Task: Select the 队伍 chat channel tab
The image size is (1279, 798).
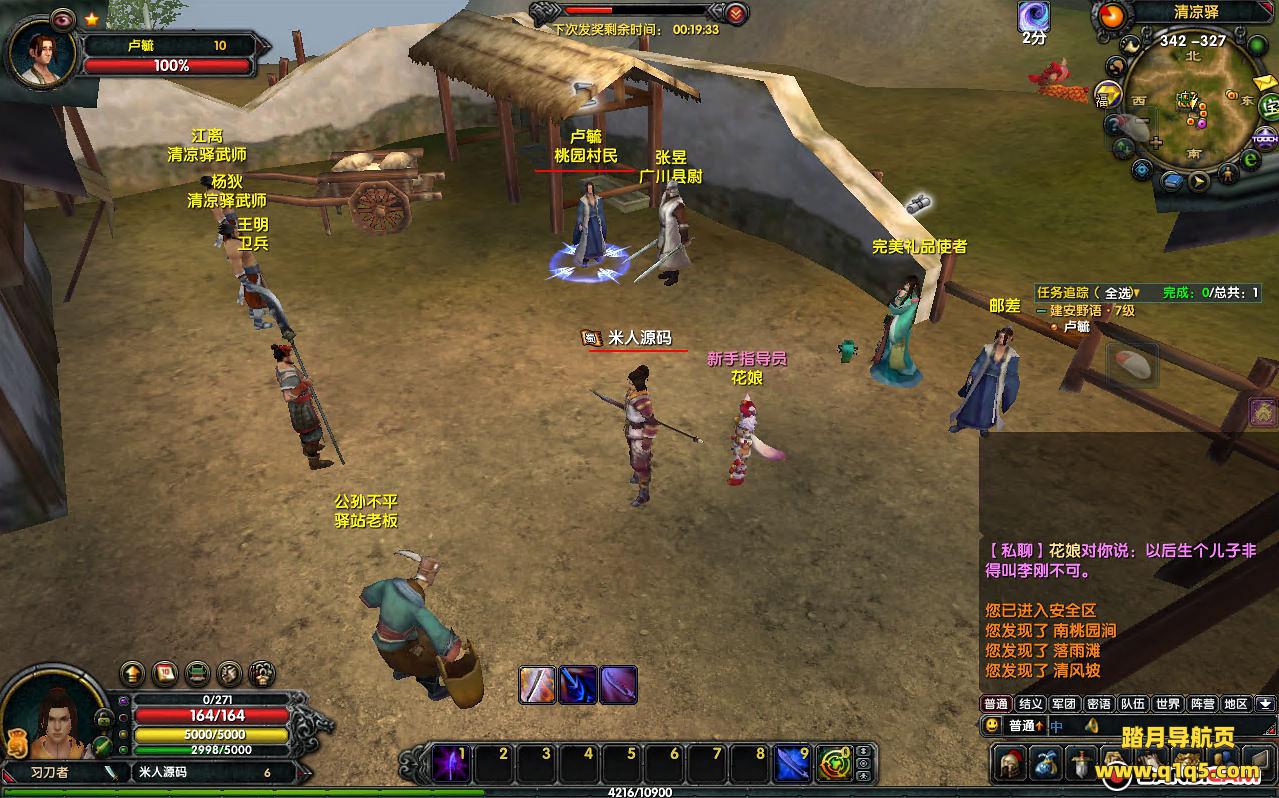Action: [x=1133, y=704]
